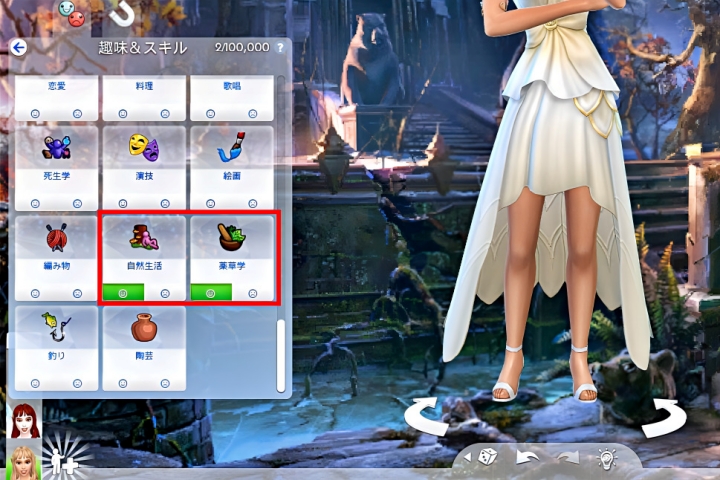The width and height of the screenshot is (720, 480).
Task: Rotate the Sim using left arrow
Action: (x=430, y=417)
